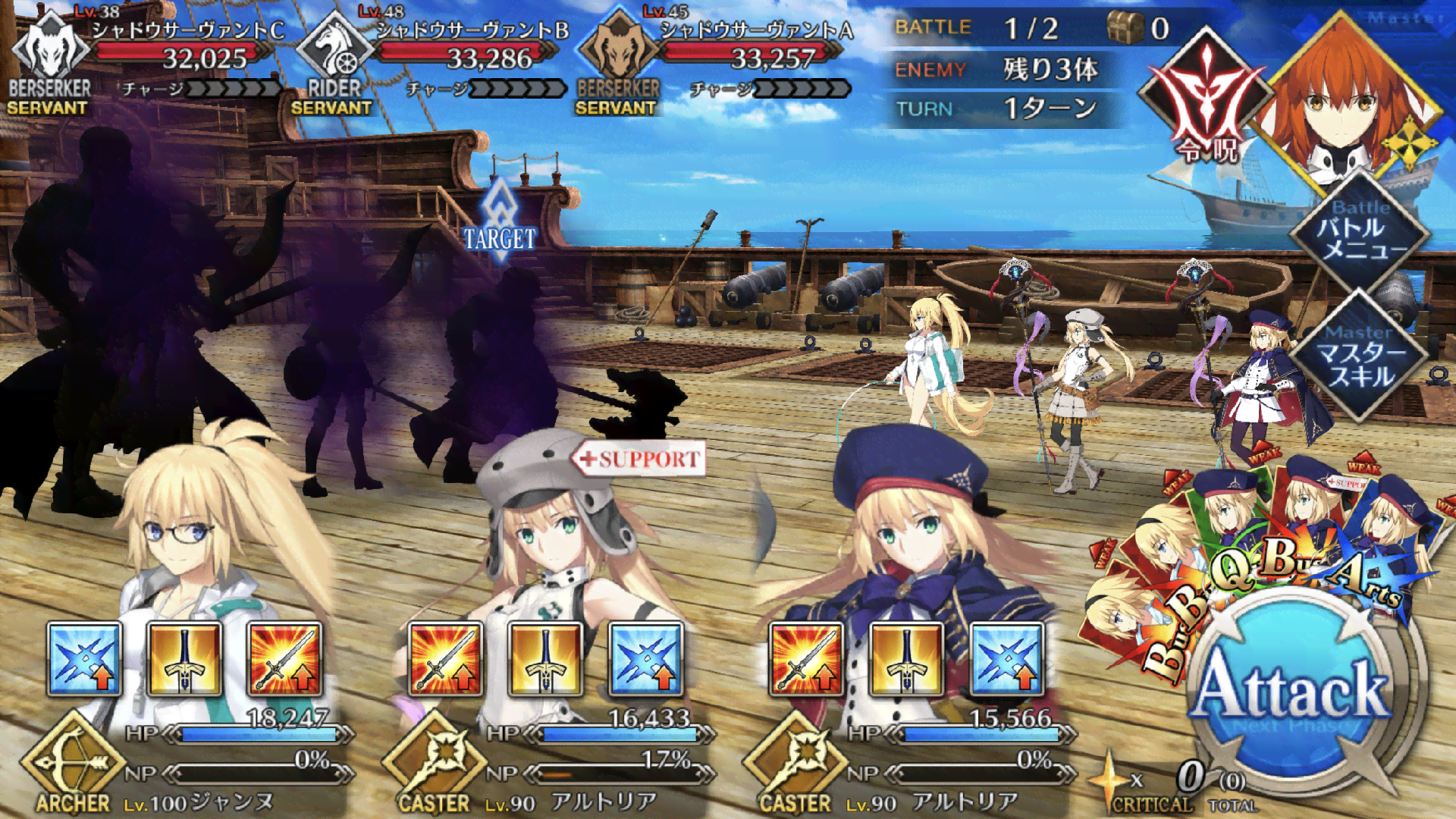Activate the Lv.90 non-support Caster's blue star skill
The image size is (1456, 819).
(1006, 659)
